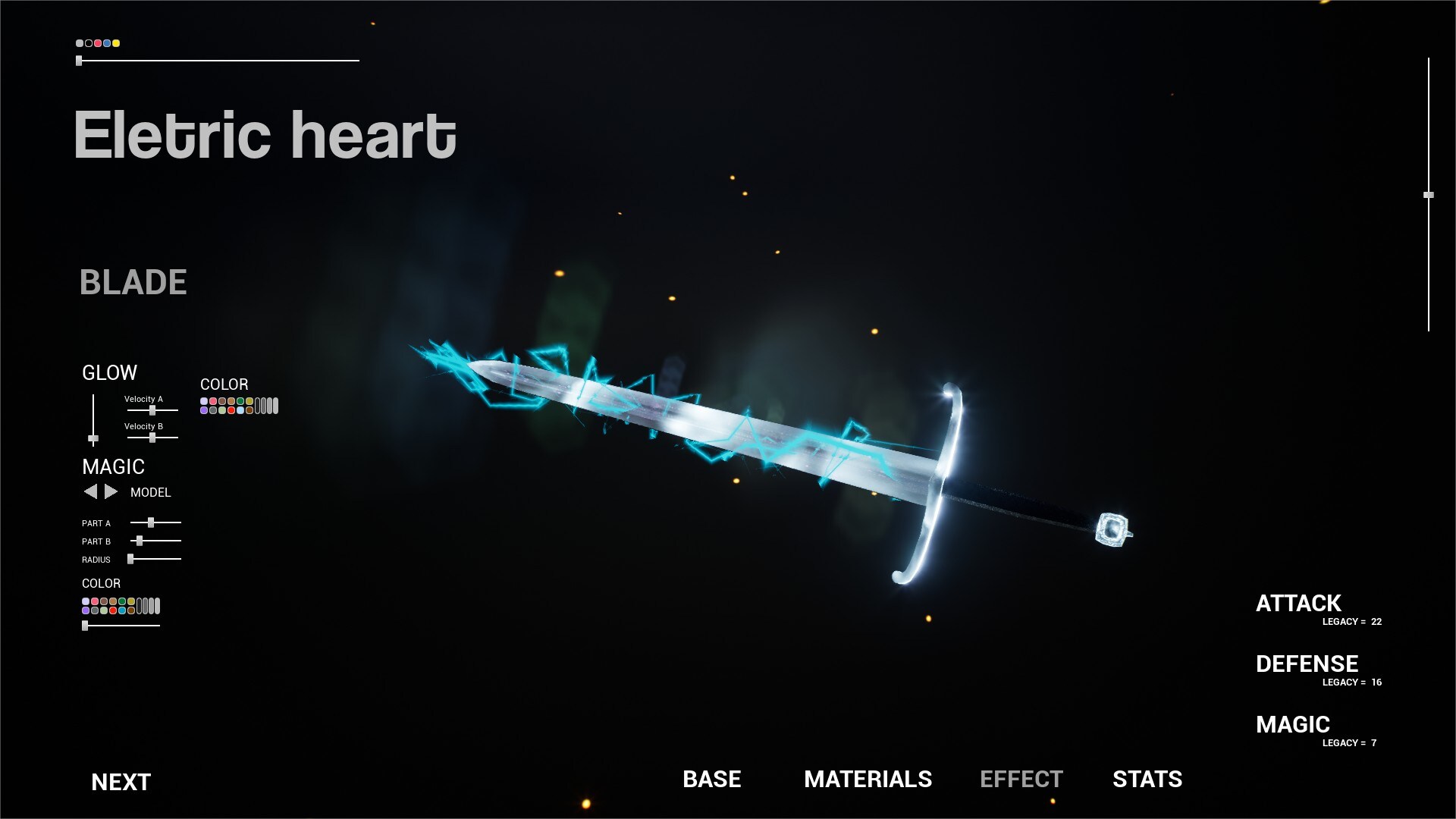
Task: Select the purple swatch in the MAGIC COLOR palette
Action: click(86, 609)
